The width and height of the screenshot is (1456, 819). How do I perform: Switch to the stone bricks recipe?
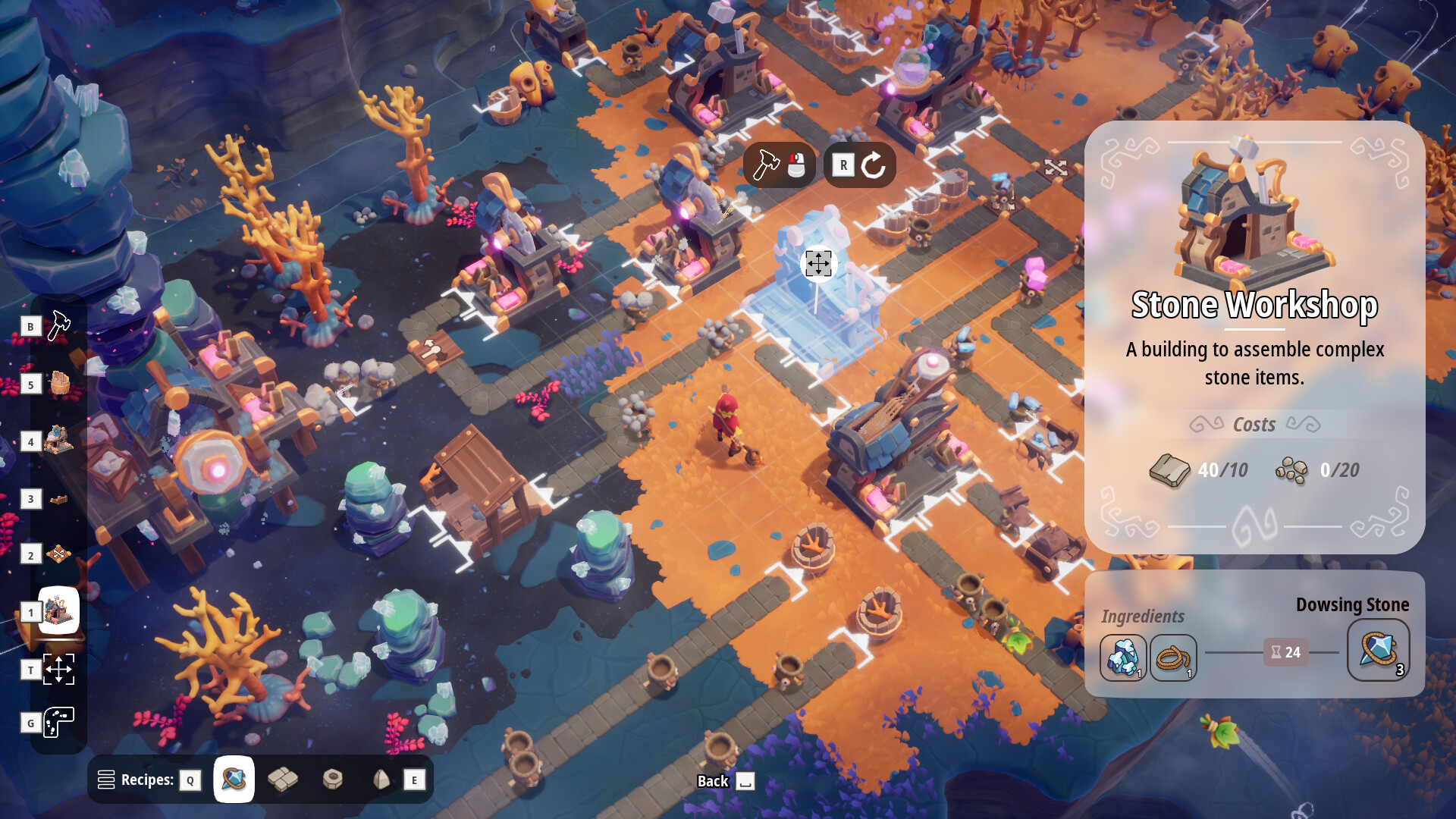(284, 779)
